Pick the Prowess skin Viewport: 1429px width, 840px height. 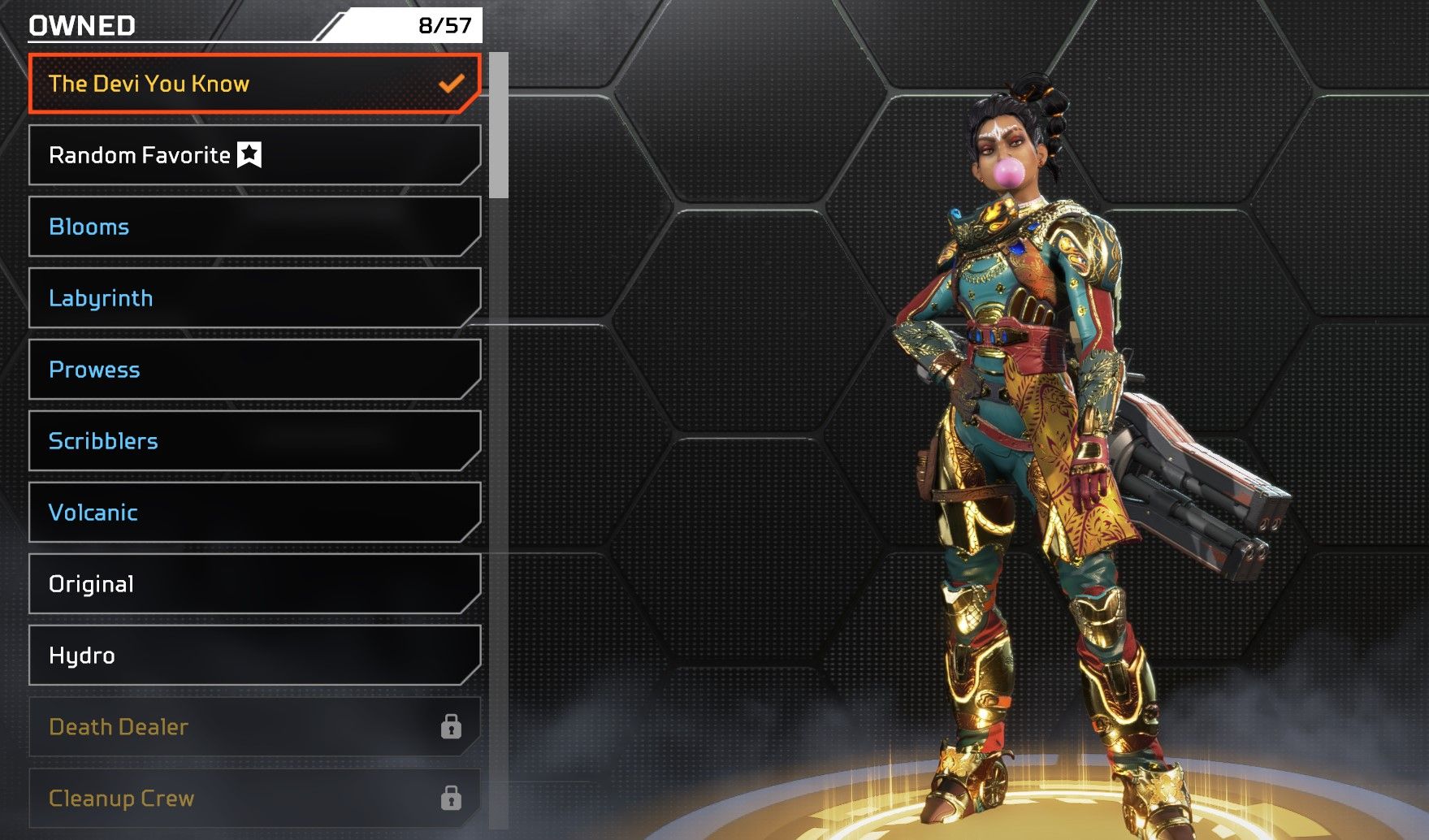[x=254, y=370]
